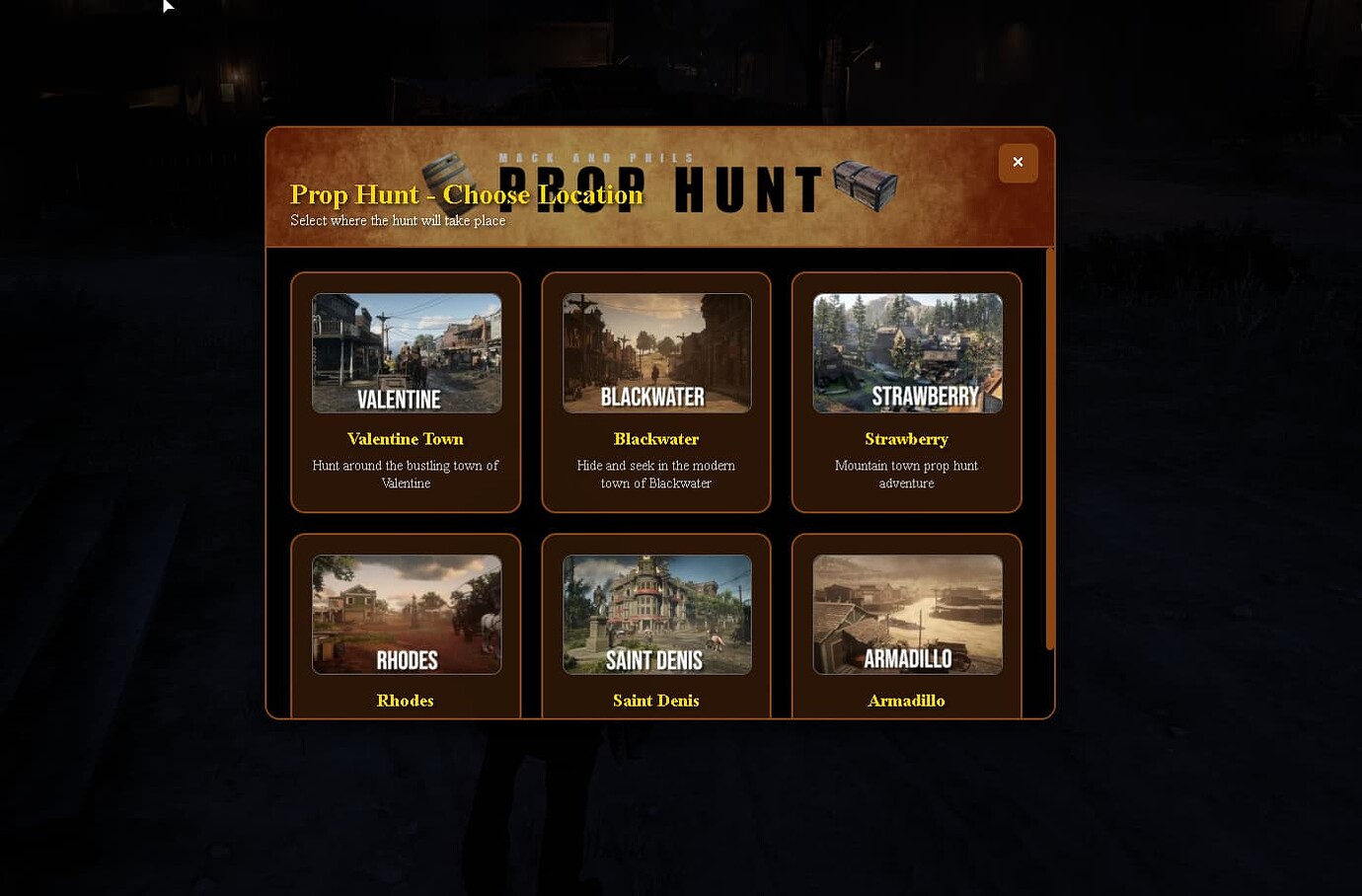1362x896 pixels.
Task: Click the Prop Hunt - Choose Location heading
Action: pyautogui.click(x=465, y=194)
